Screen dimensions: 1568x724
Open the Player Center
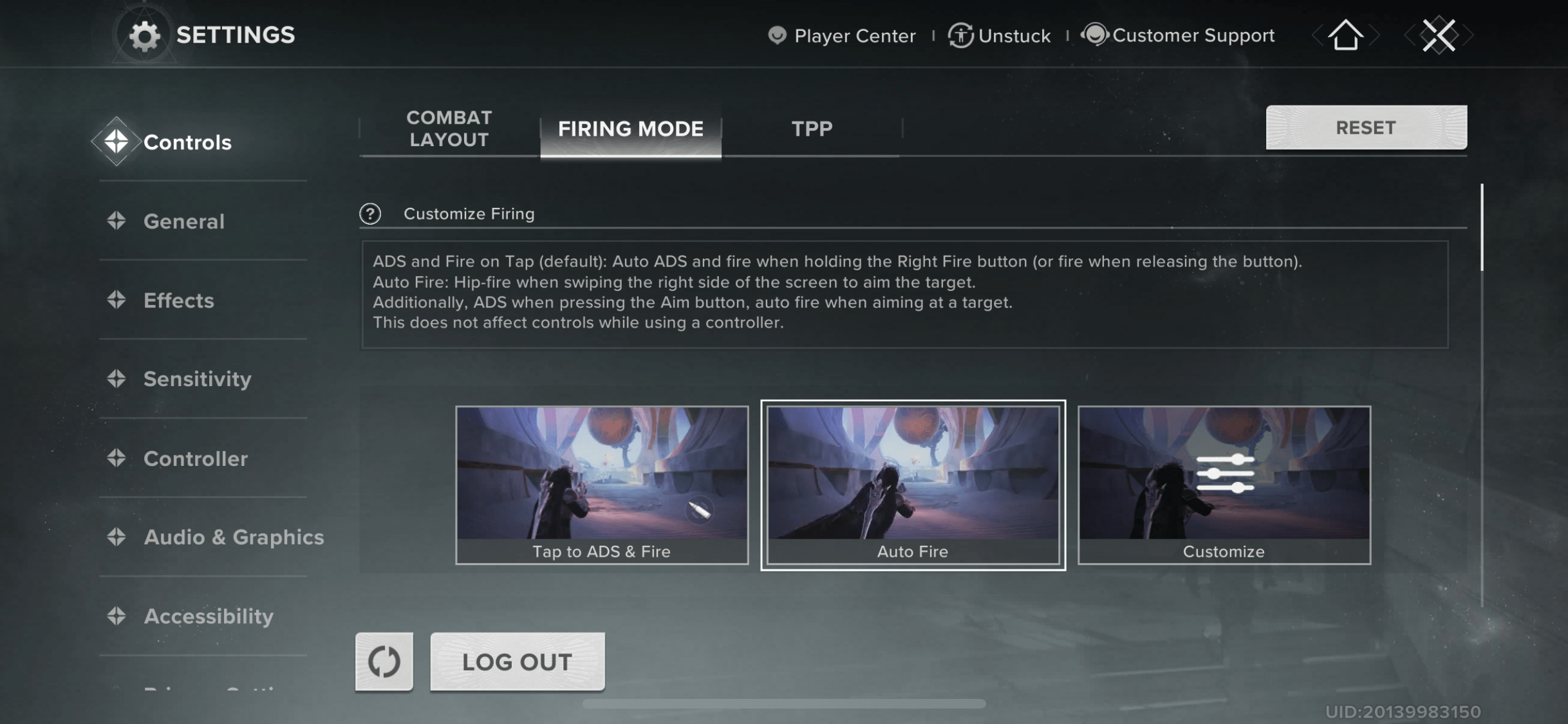tap(843, 35)
